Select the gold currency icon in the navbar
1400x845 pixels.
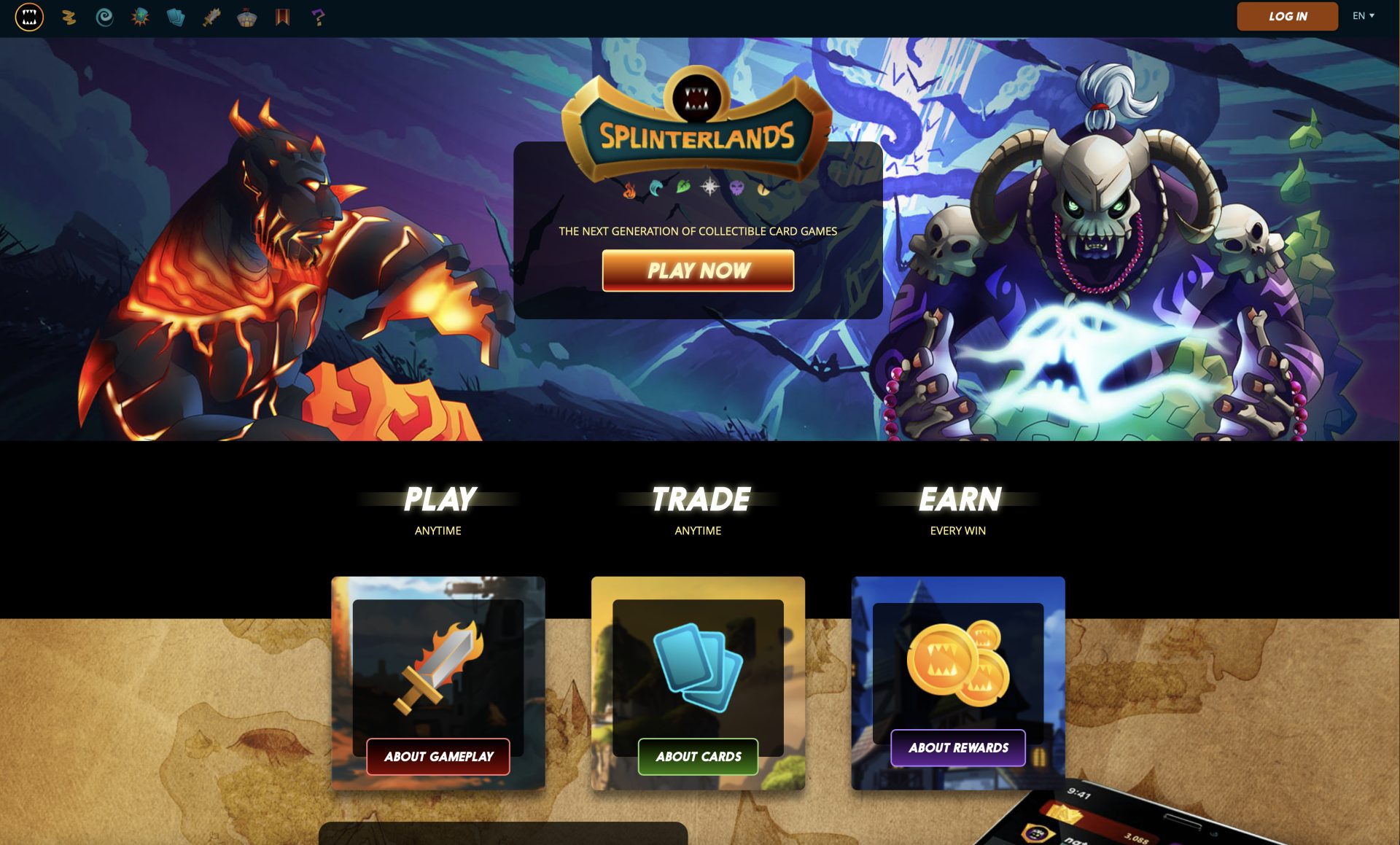click(x=69, y=17)
